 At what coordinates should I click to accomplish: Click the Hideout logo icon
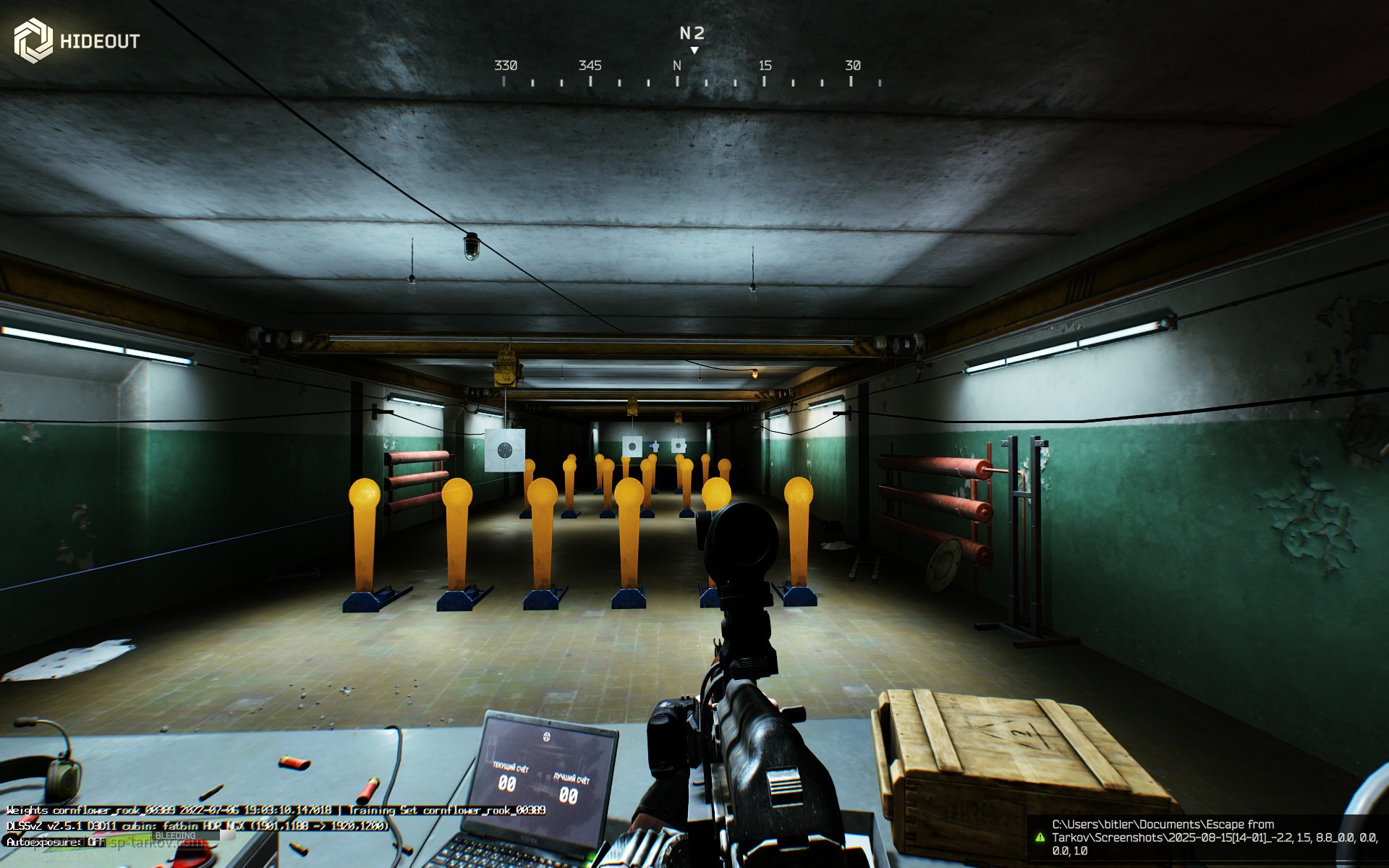click(x=33, y=40)
